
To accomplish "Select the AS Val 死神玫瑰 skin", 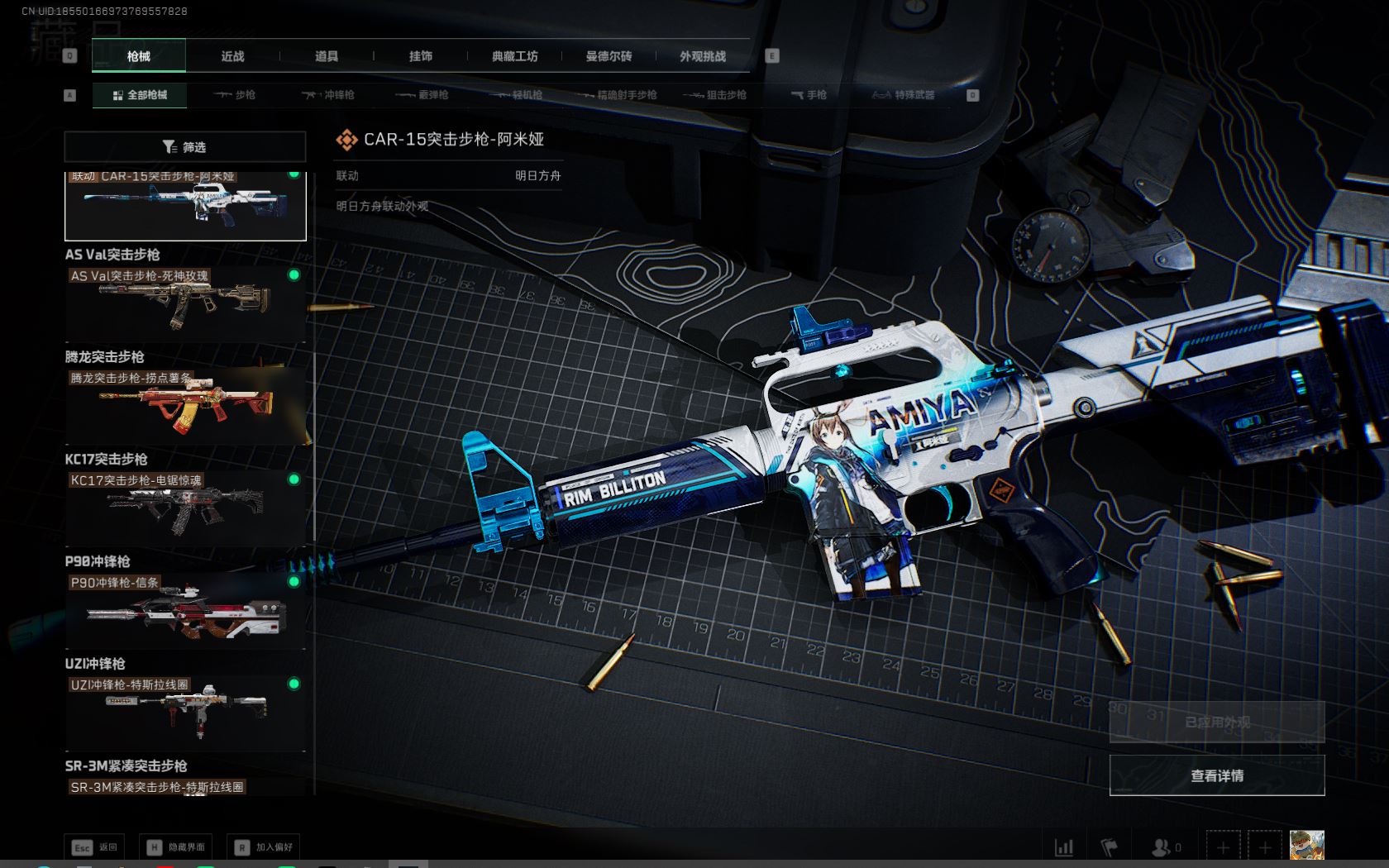I will tap(185, 303).
